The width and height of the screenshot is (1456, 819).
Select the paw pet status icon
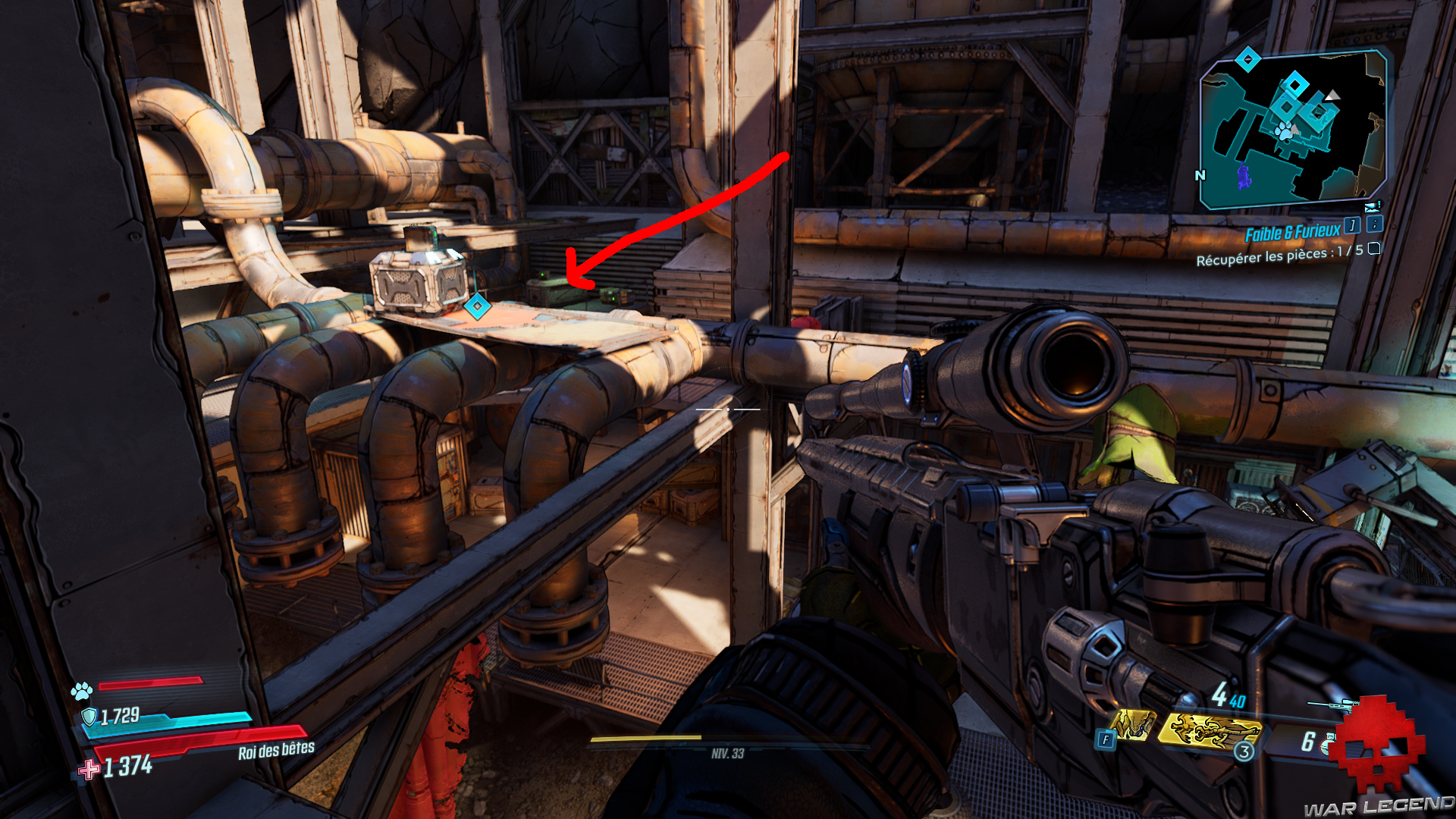pos(80,691)
